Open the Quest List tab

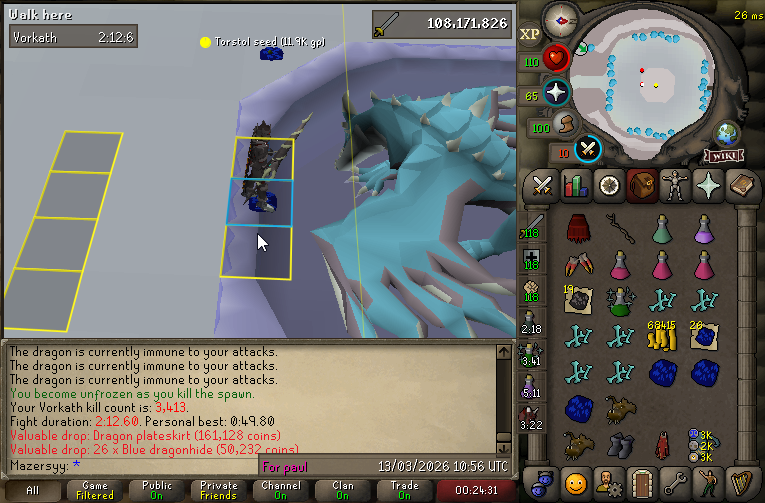(x=608, y=186)
